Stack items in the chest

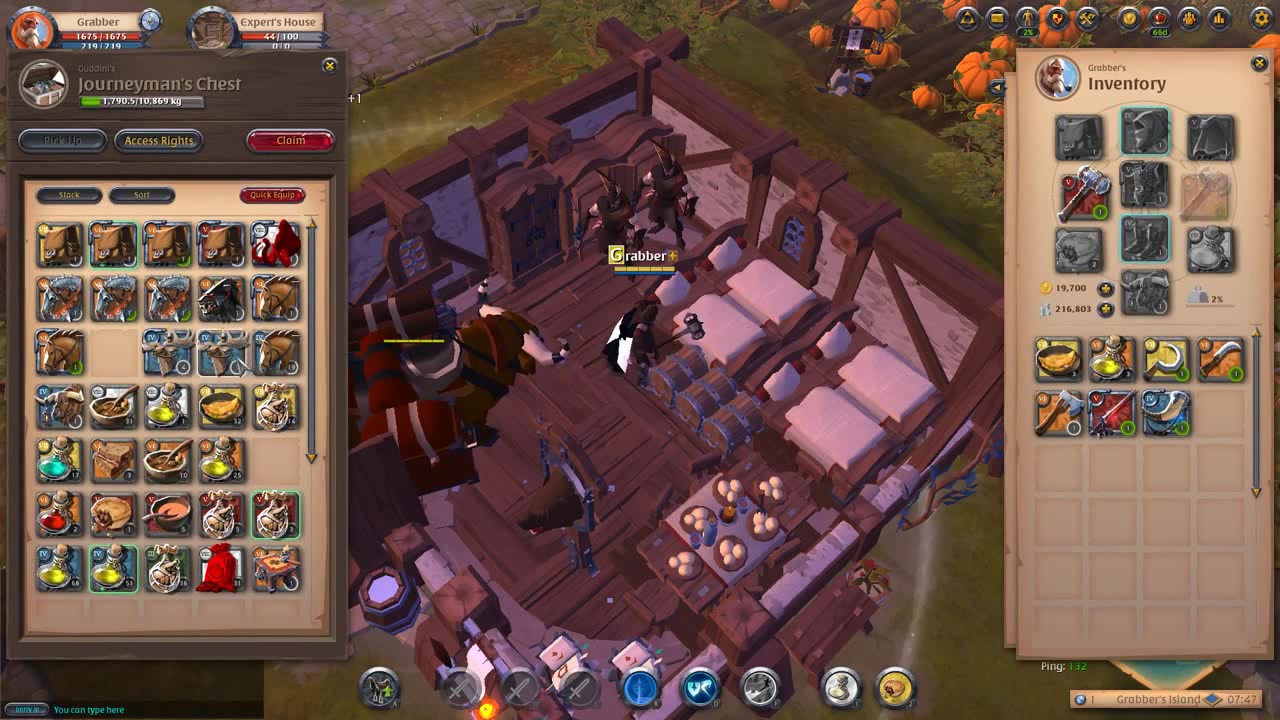pyautogui.click(x=69, y=195)
